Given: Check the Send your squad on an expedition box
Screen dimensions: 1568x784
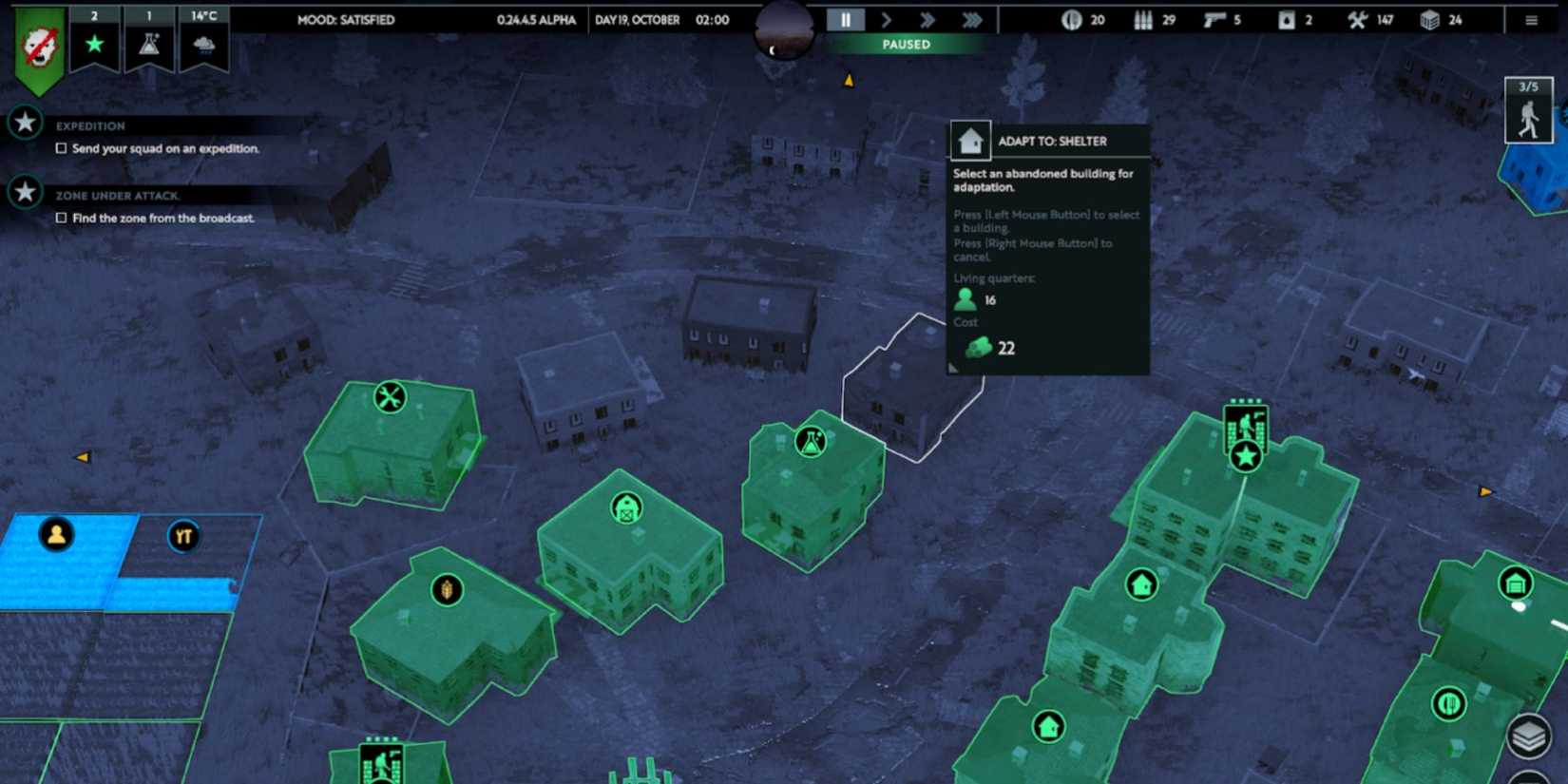Looking at the screenshot, I should tap(61, 147).
